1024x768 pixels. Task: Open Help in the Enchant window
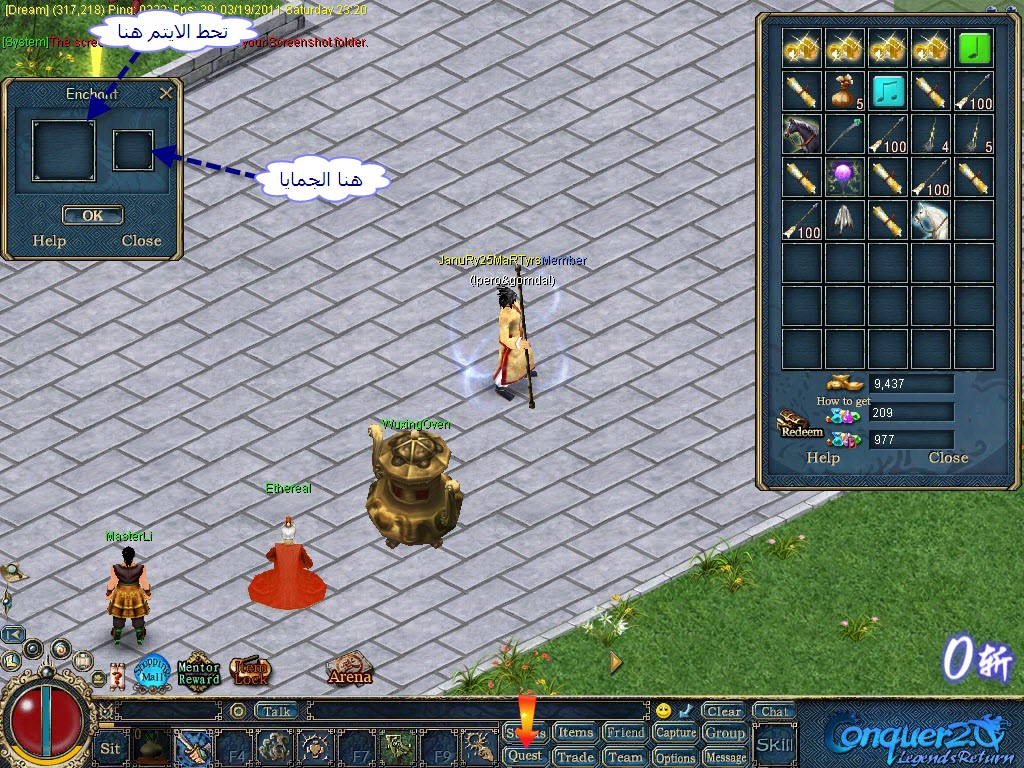pos(49,241)
